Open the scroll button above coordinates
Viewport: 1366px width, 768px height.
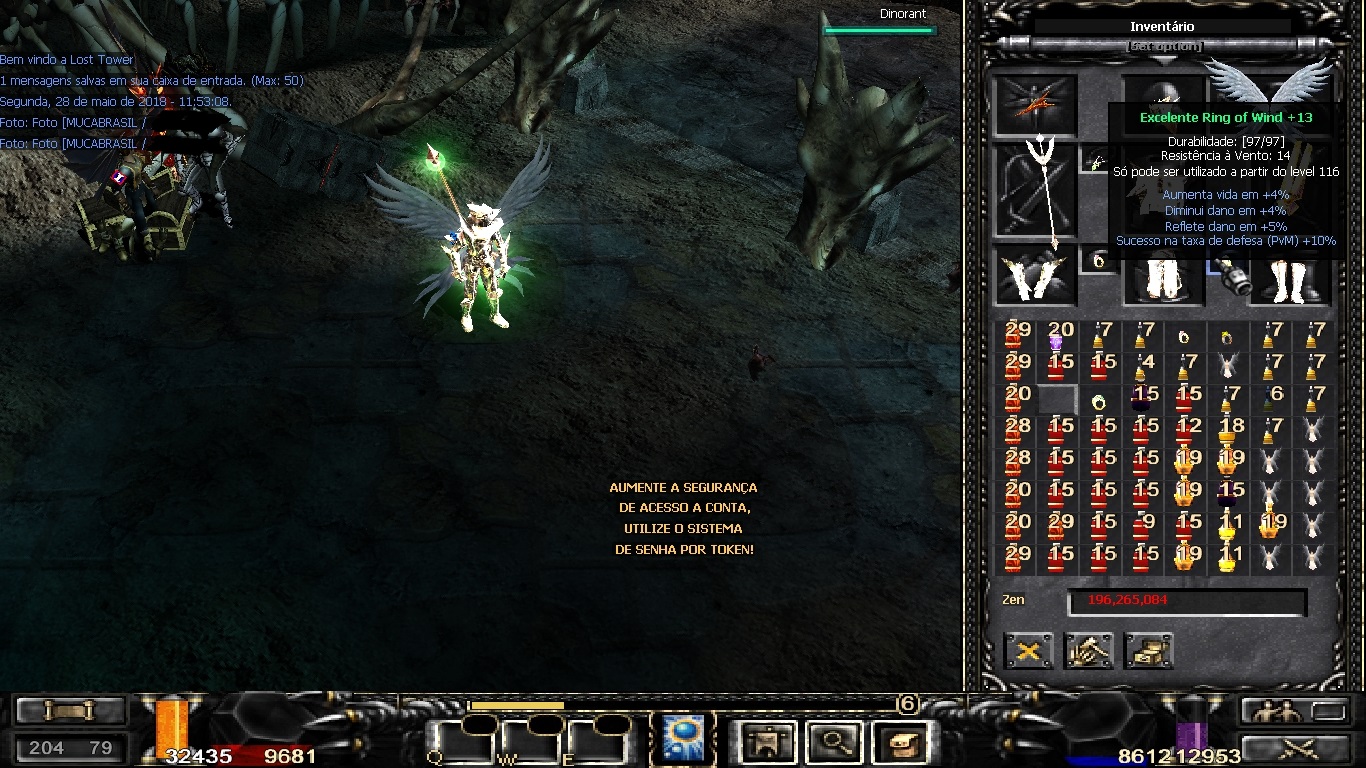point(70,711)
